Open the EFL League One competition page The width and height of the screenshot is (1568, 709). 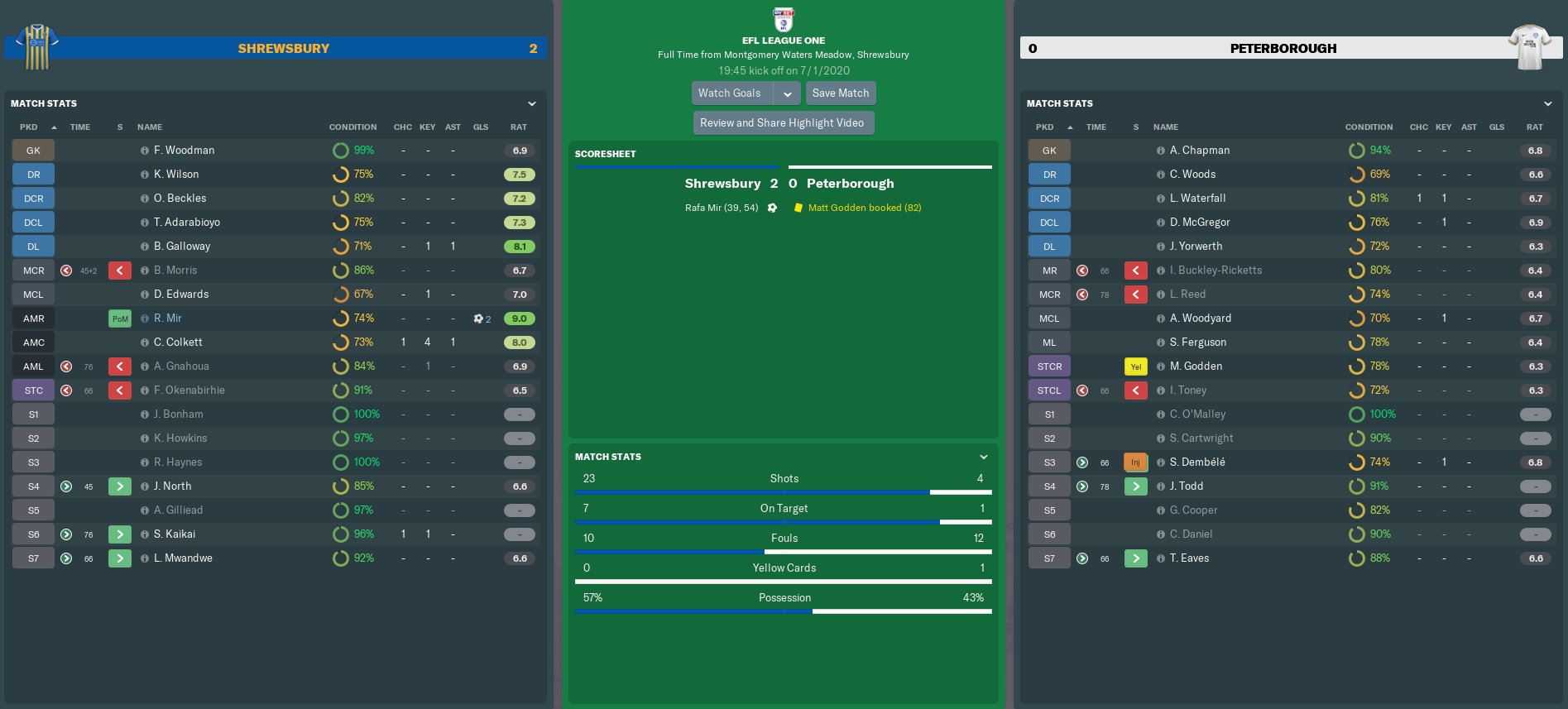(784, 41)
